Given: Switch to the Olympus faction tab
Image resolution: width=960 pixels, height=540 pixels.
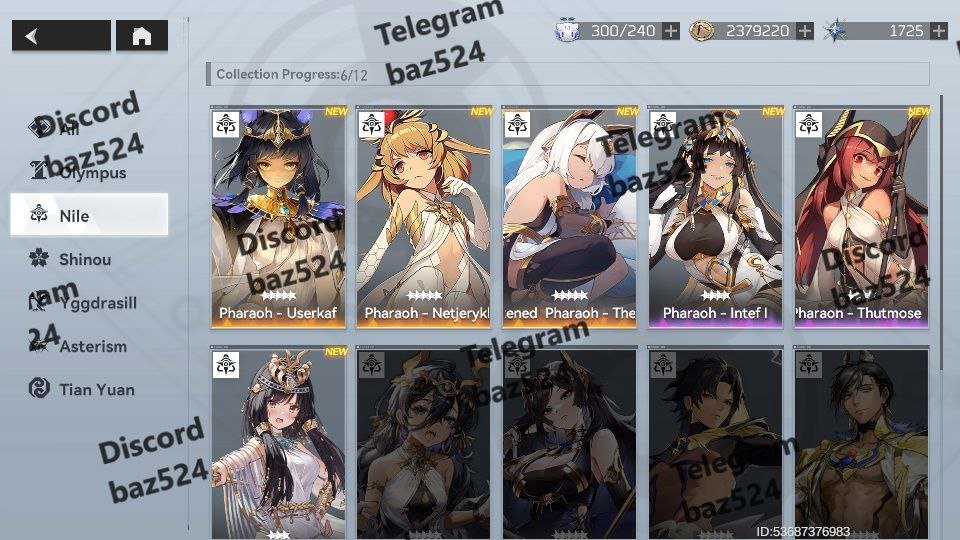Looking at the screenshot, I should coord(90,172).
